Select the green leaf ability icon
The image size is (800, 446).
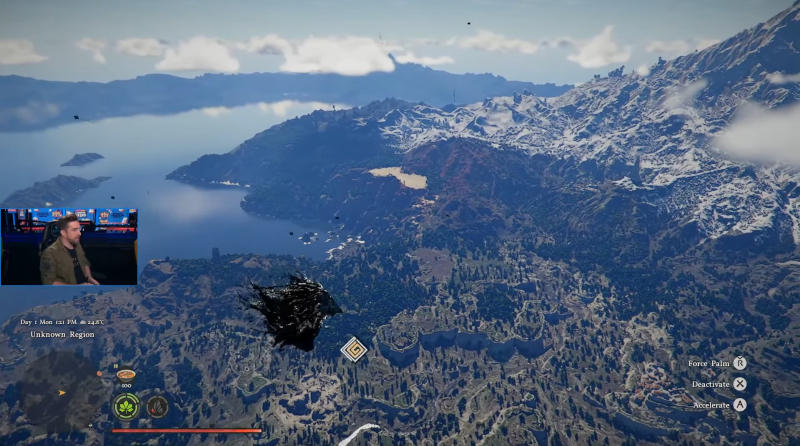click(126, 406)
